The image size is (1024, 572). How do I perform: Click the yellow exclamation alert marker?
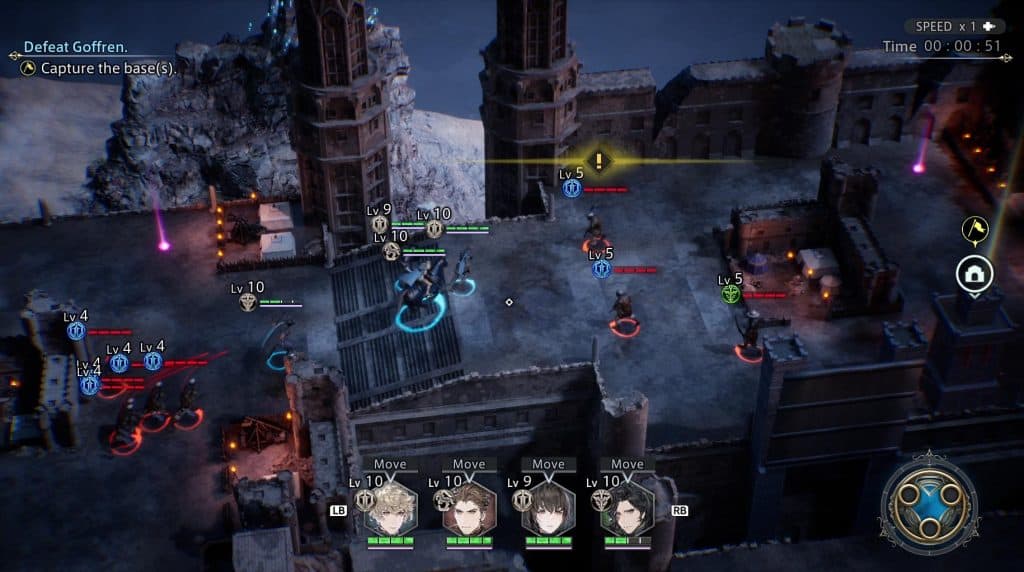tap(598, 159)
